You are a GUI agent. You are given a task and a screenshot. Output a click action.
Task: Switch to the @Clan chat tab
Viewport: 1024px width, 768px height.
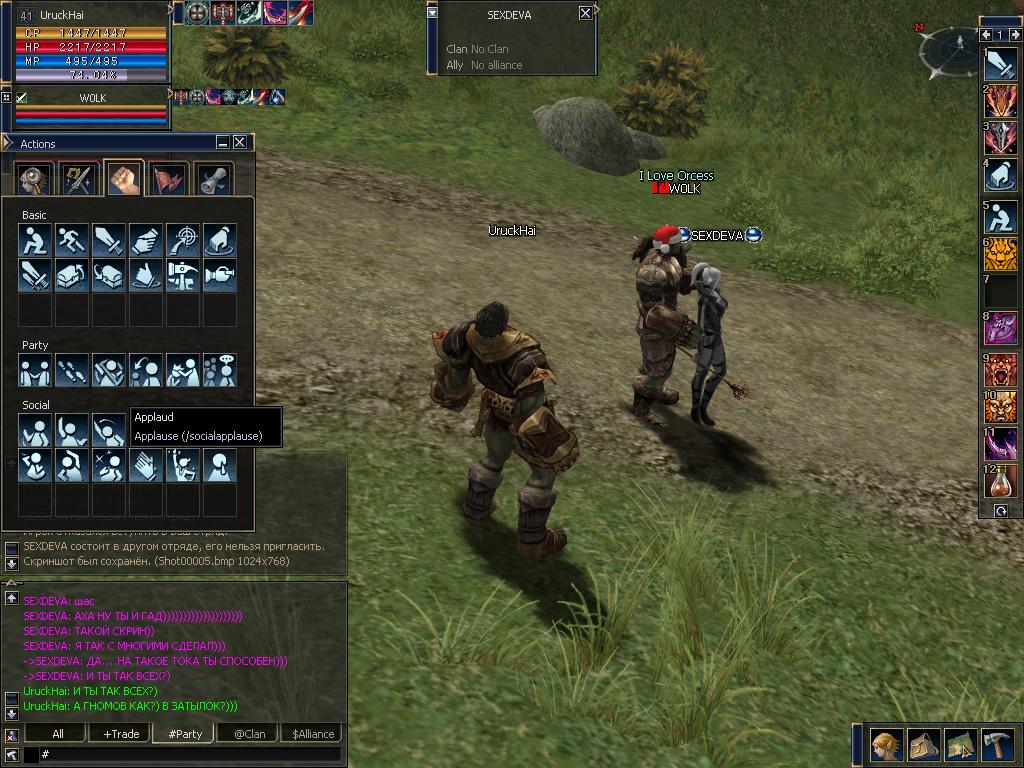coord(249,733)
